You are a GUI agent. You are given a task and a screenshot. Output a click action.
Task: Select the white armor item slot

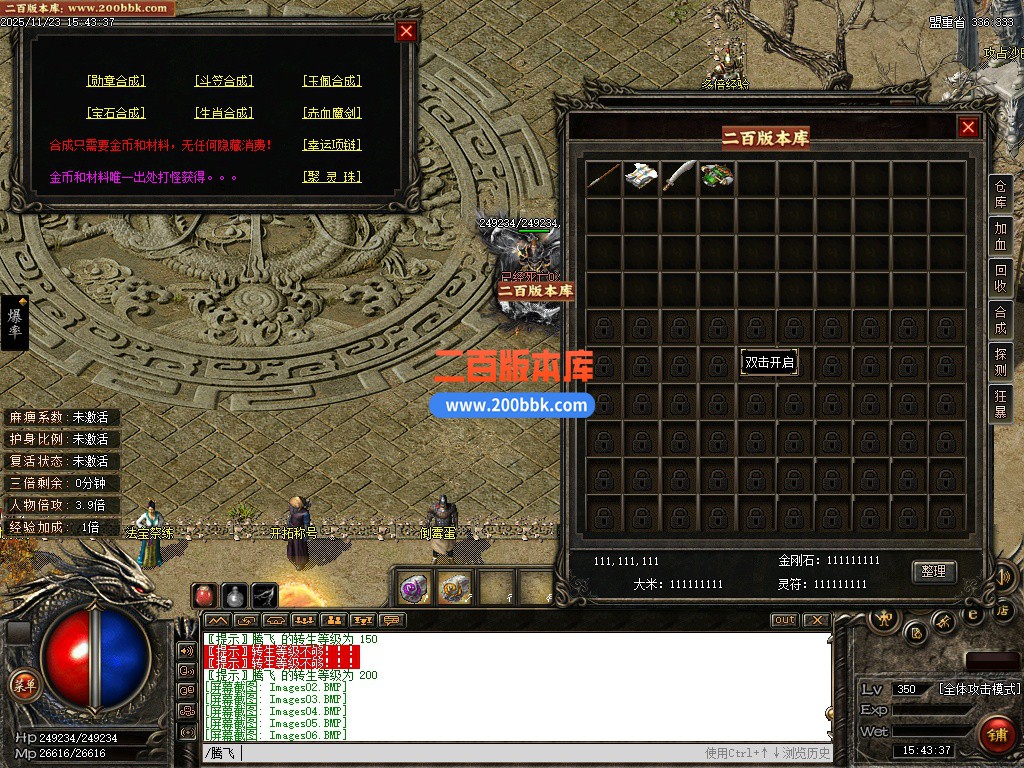642,177
